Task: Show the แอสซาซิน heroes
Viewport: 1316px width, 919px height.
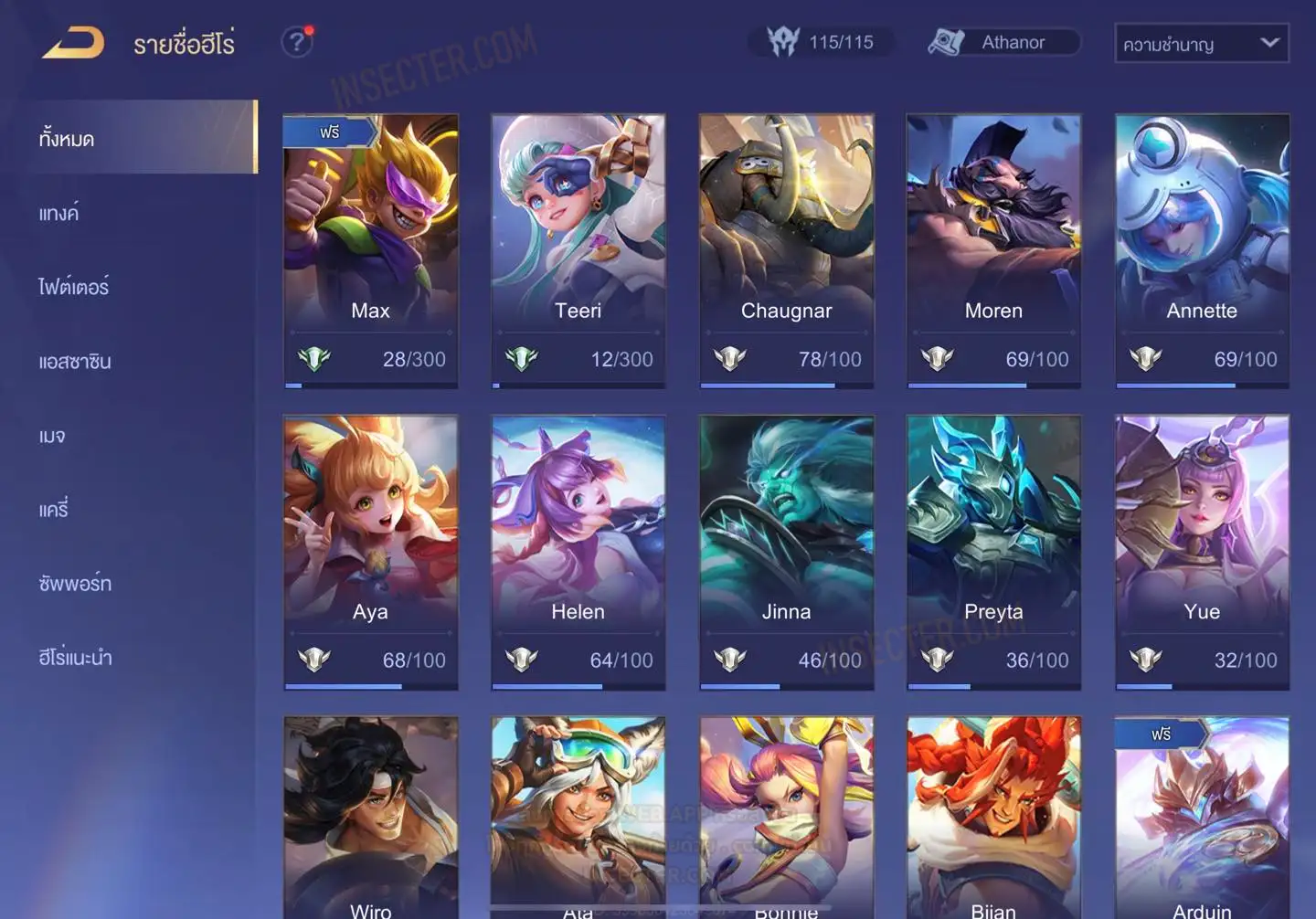Action: [x=75, y=362]
